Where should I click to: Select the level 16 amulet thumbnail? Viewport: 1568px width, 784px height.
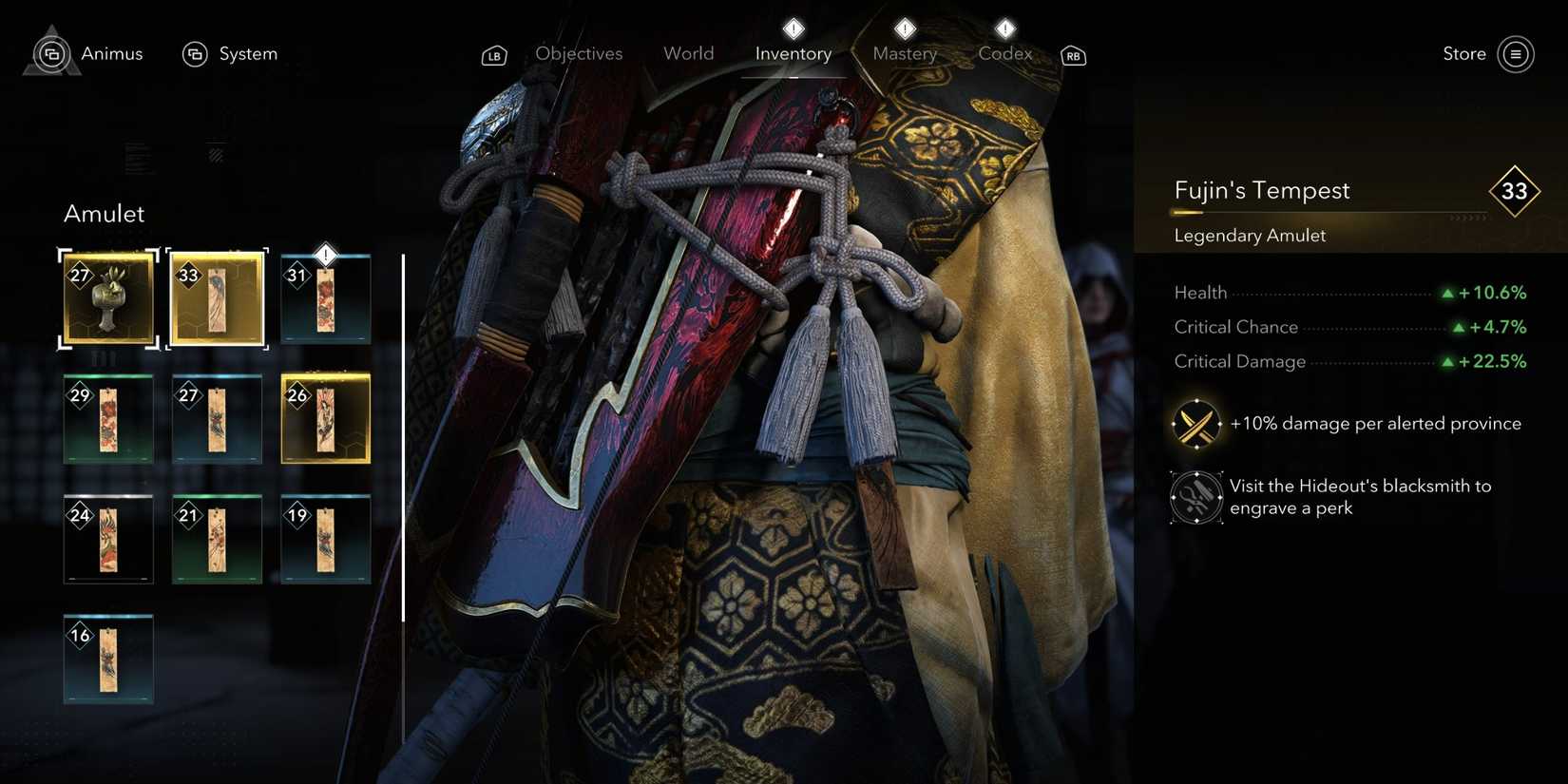[107, 660]
